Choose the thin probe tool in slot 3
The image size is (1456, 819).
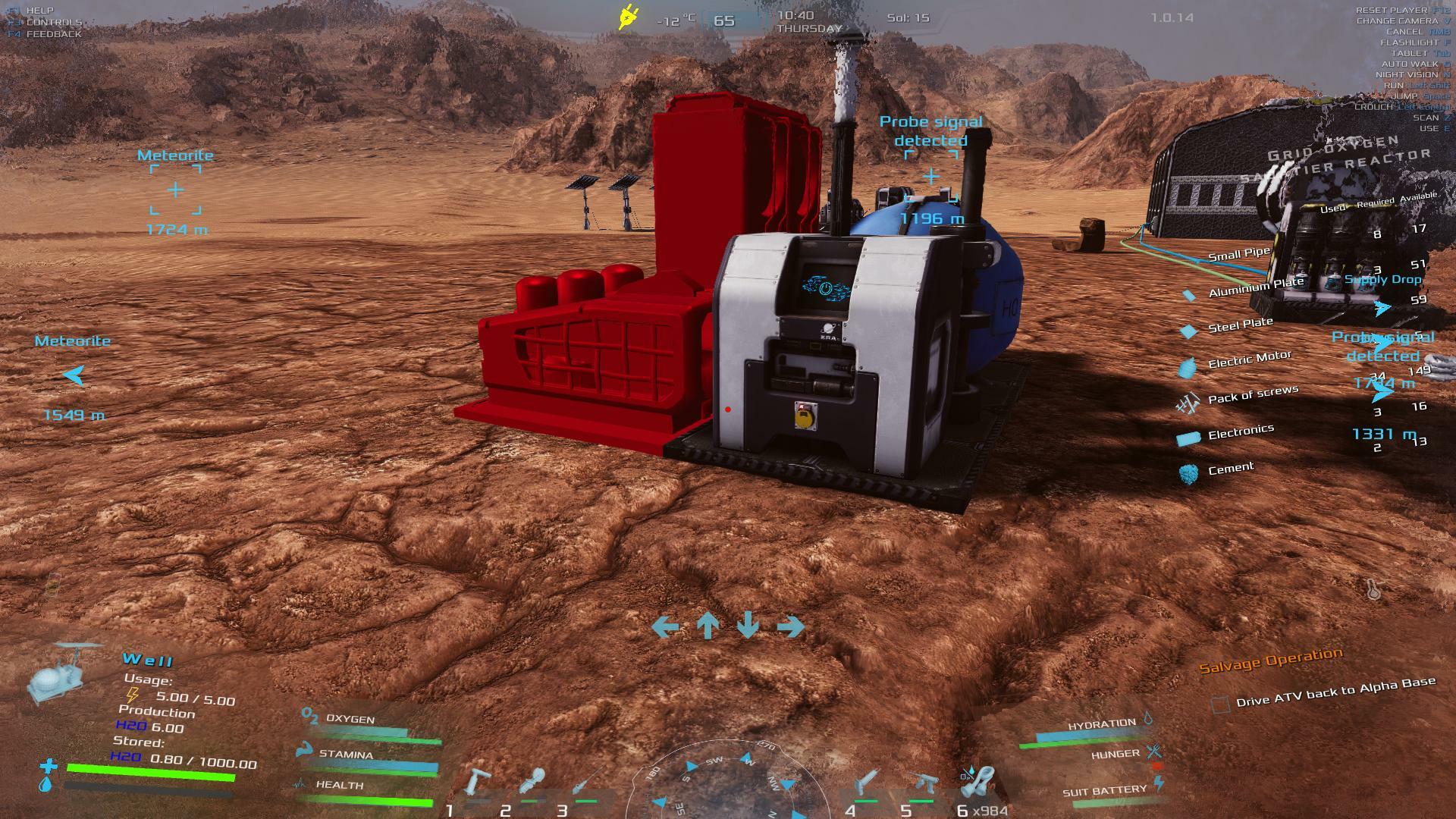pos(585,783)
